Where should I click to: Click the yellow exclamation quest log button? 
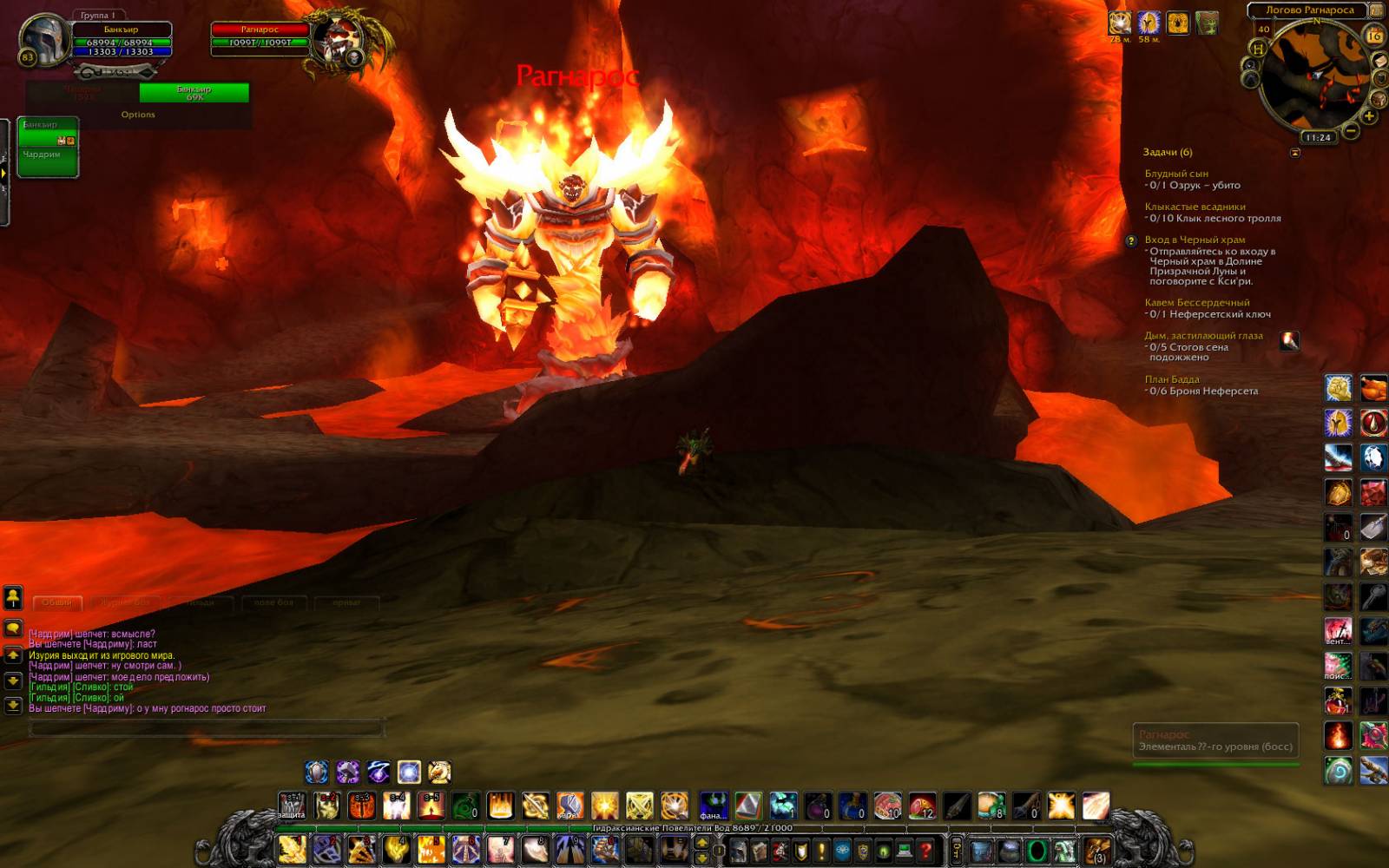[821, 851]
